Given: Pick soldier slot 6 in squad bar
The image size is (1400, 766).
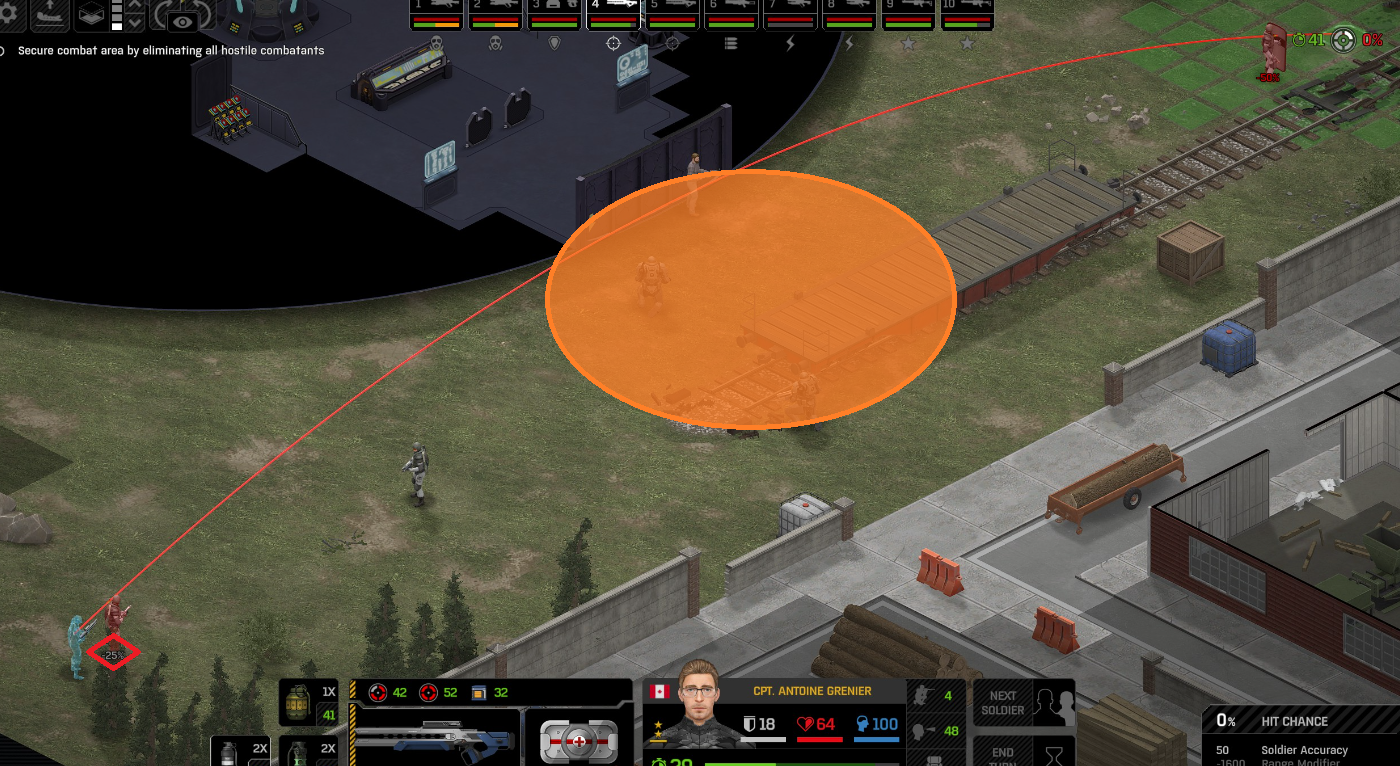Looking at the screenshot, I should (731, 13).
